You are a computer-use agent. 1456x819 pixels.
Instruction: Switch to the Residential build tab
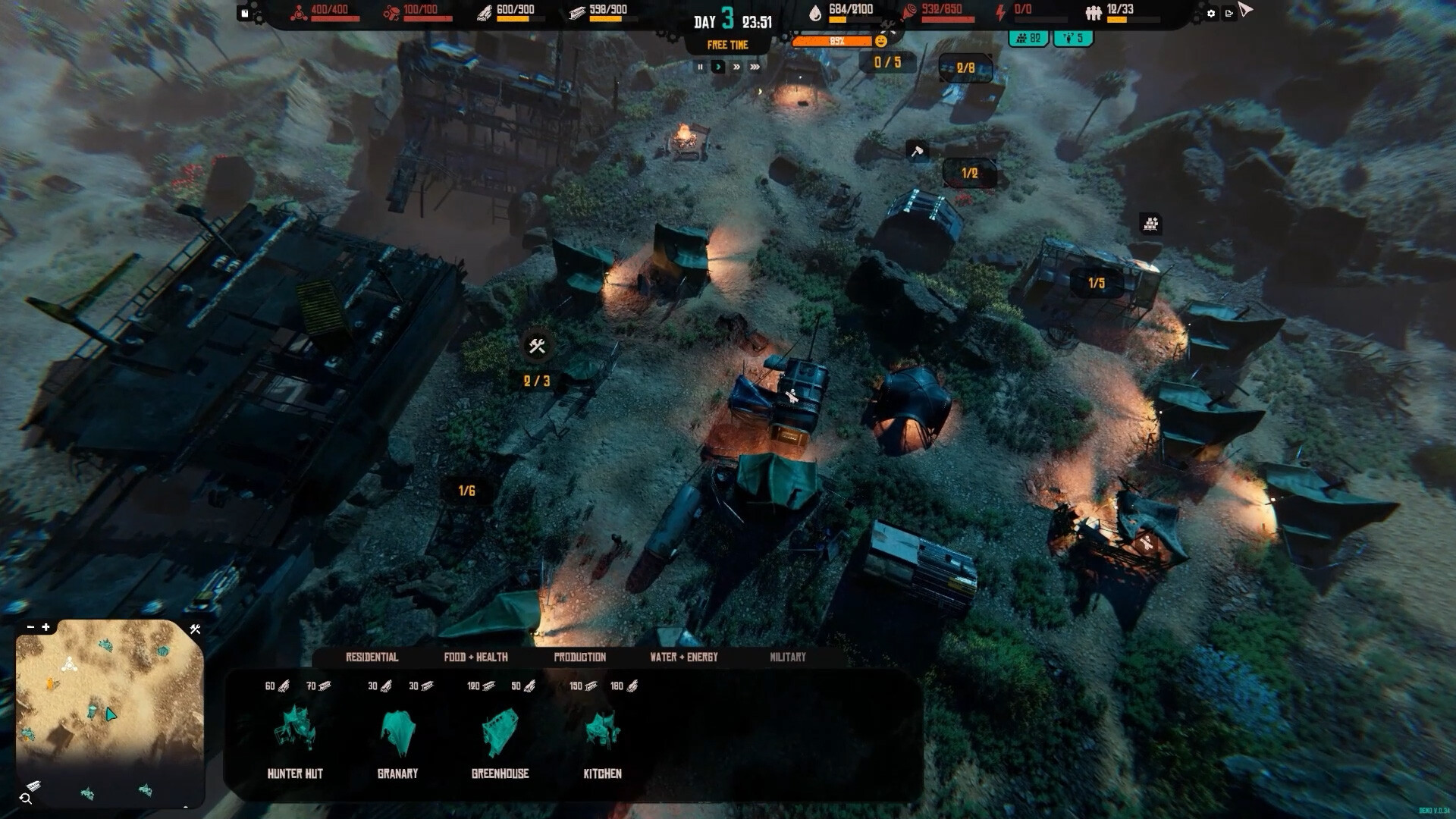372,657
